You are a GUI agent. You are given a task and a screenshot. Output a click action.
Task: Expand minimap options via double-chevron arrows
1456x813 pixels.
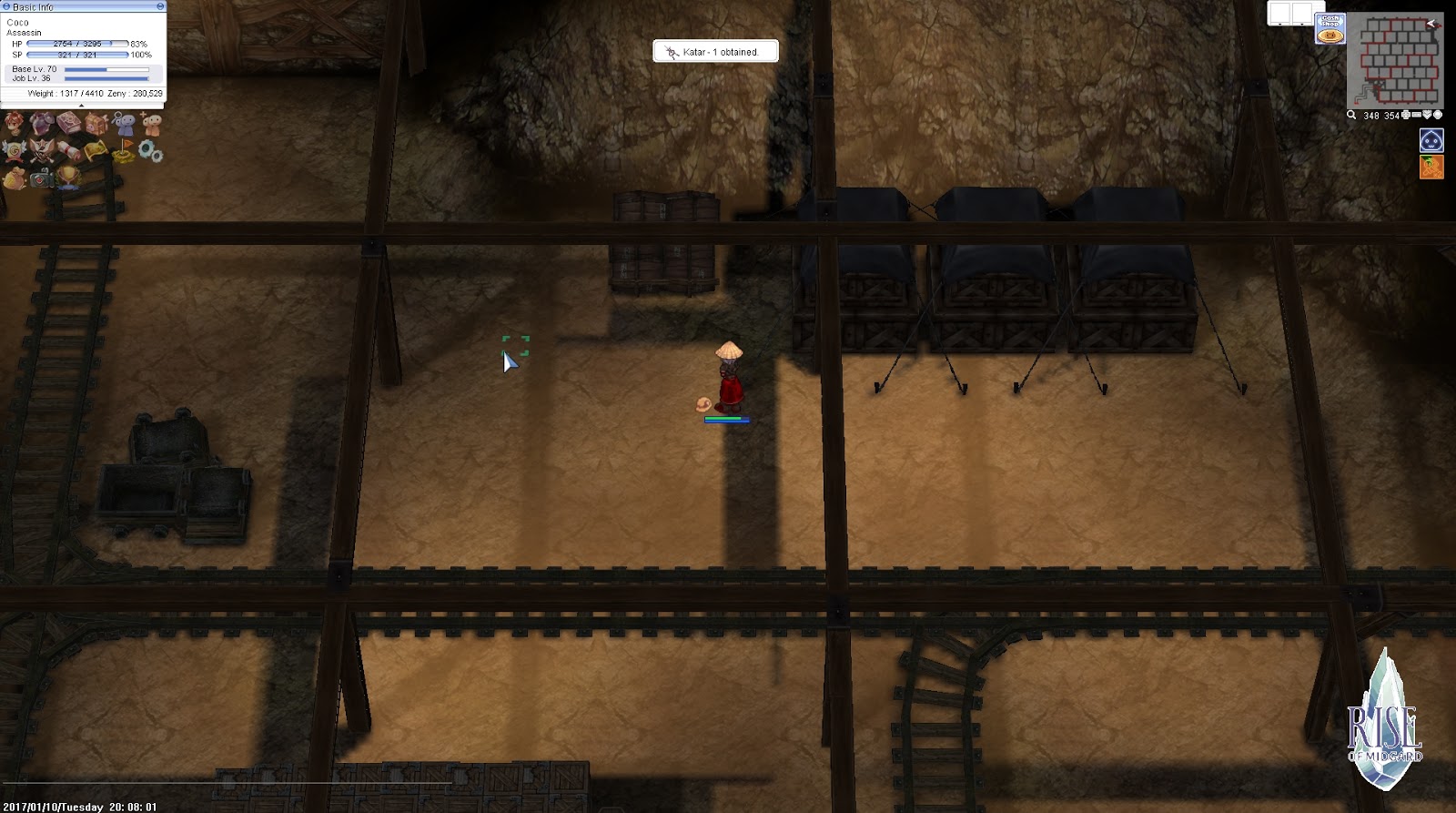pyautogui.click(x=1427, y=116)
